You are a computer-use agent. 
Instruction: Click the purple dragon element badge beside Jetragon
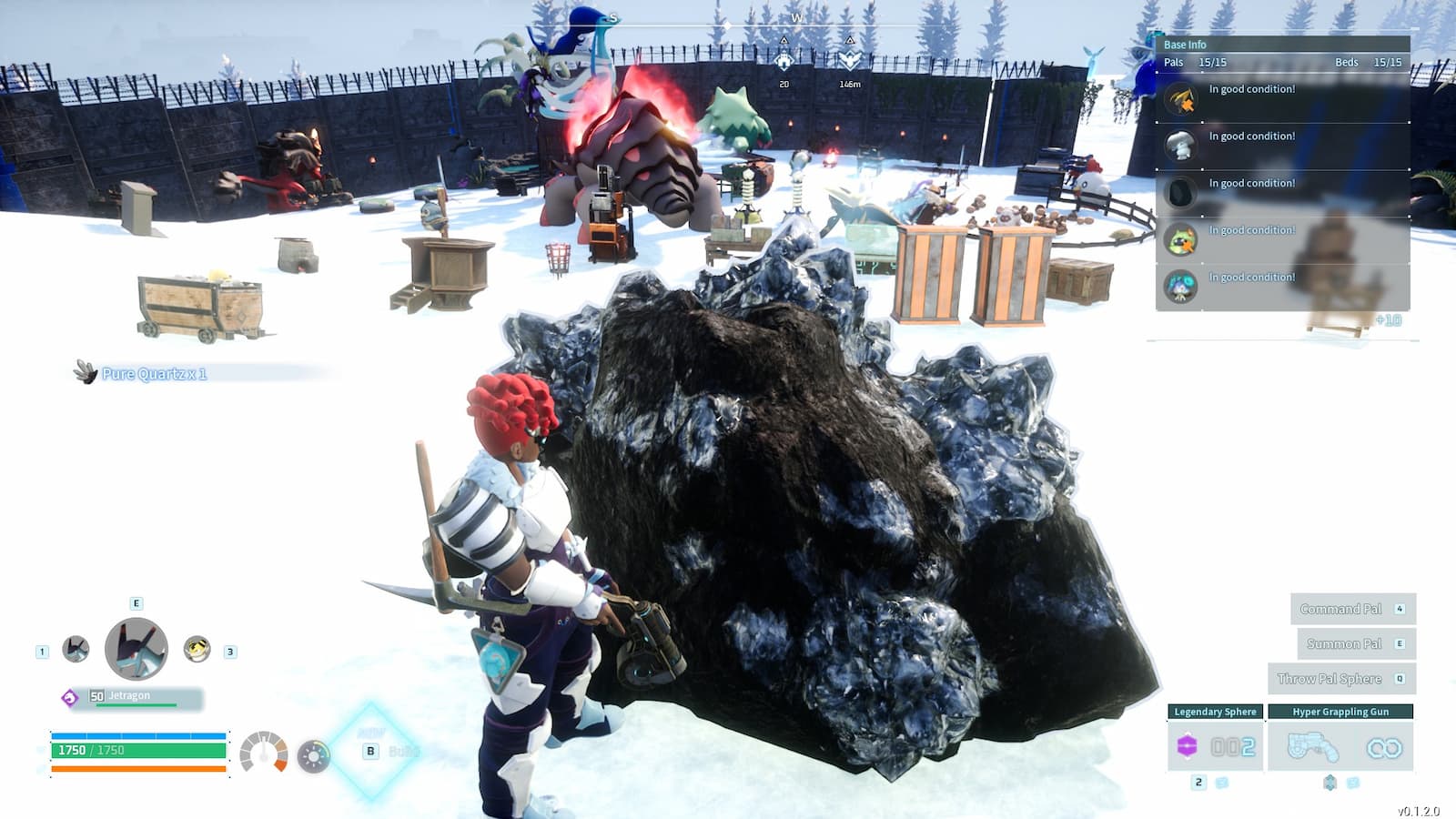70,698
